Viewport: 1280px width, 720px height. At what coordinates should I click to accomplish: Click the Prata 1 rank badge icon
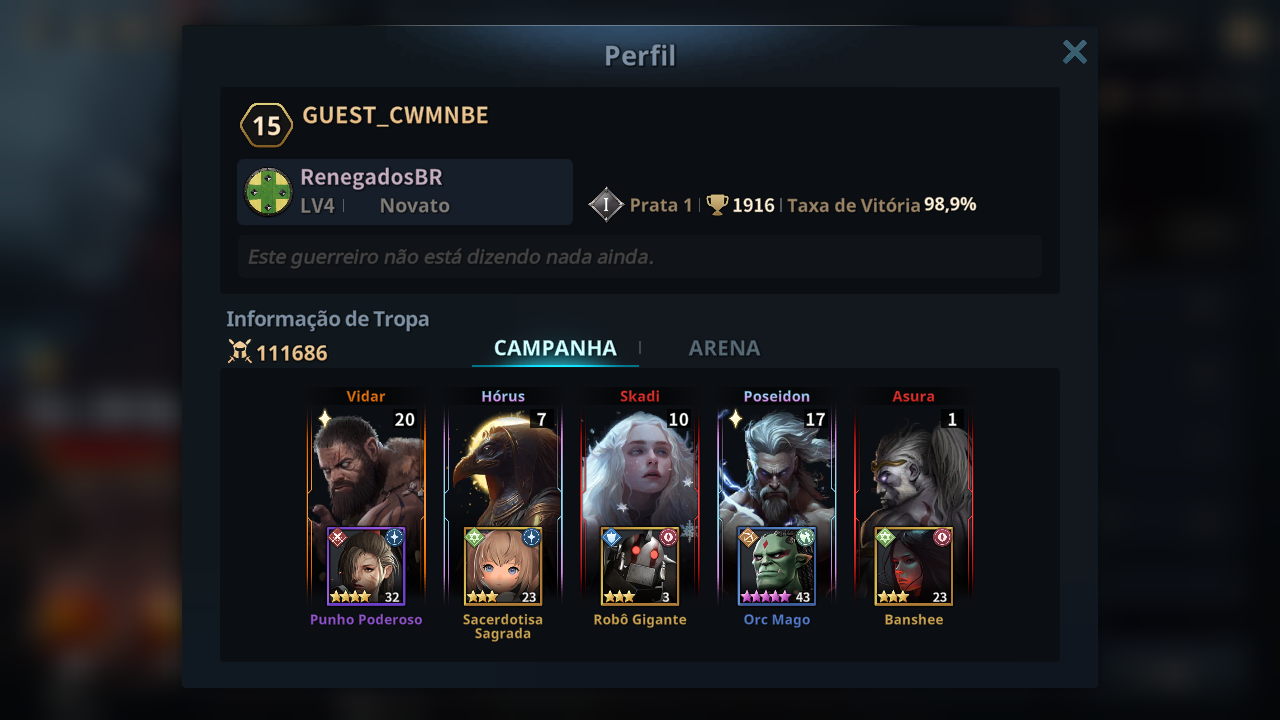click(607, 204)
